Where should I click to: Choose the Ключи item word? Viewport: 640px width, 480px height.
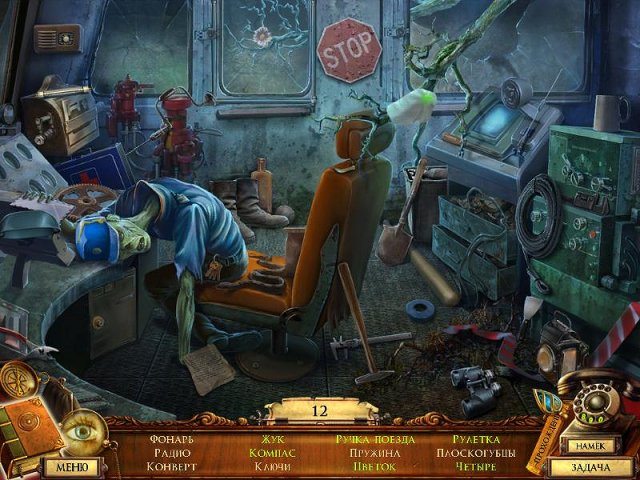[x=273, y=467]
